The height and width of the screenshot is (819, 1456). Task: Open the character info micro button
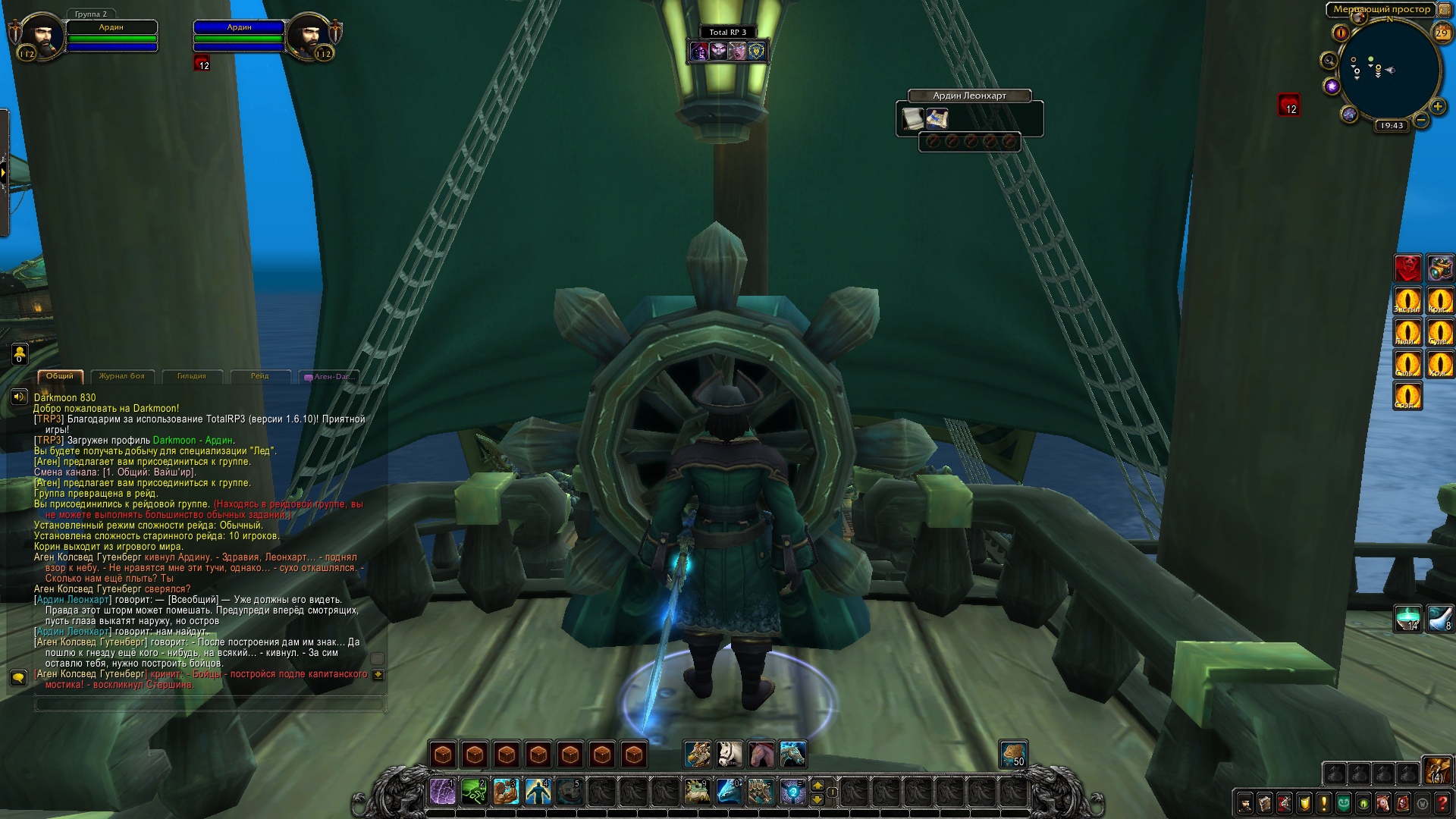pyautogui.click(x=1245, y=802)
